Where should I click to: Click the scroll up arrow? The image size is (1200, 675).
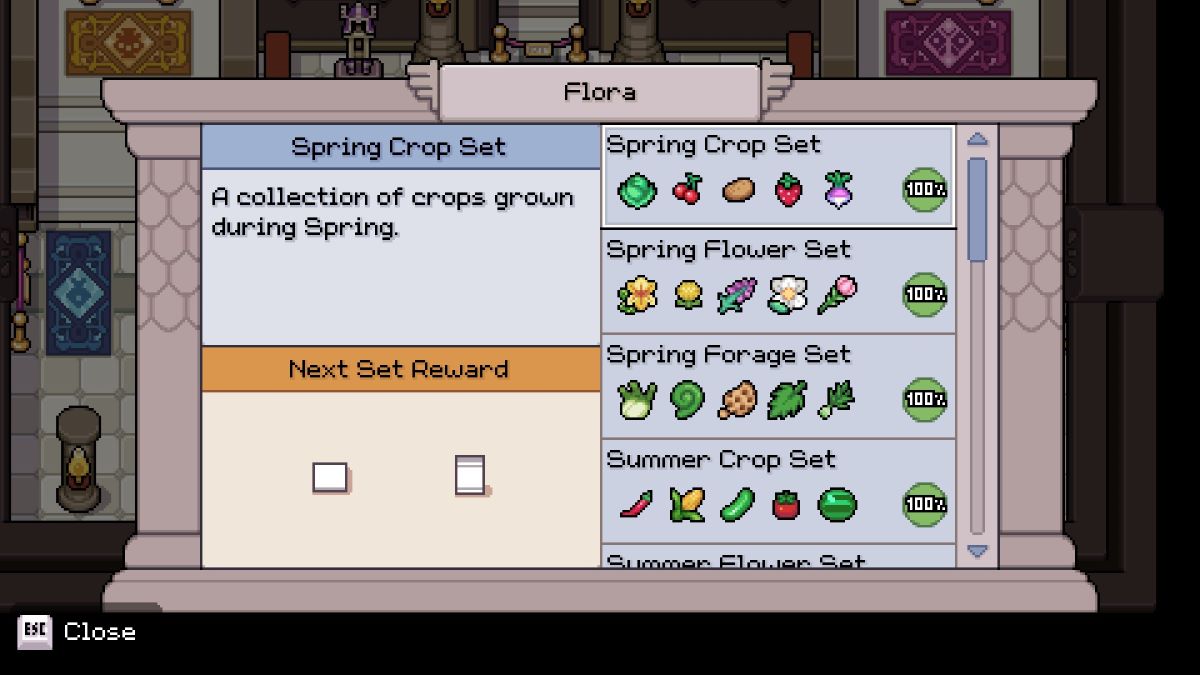[x=977, y=140]
